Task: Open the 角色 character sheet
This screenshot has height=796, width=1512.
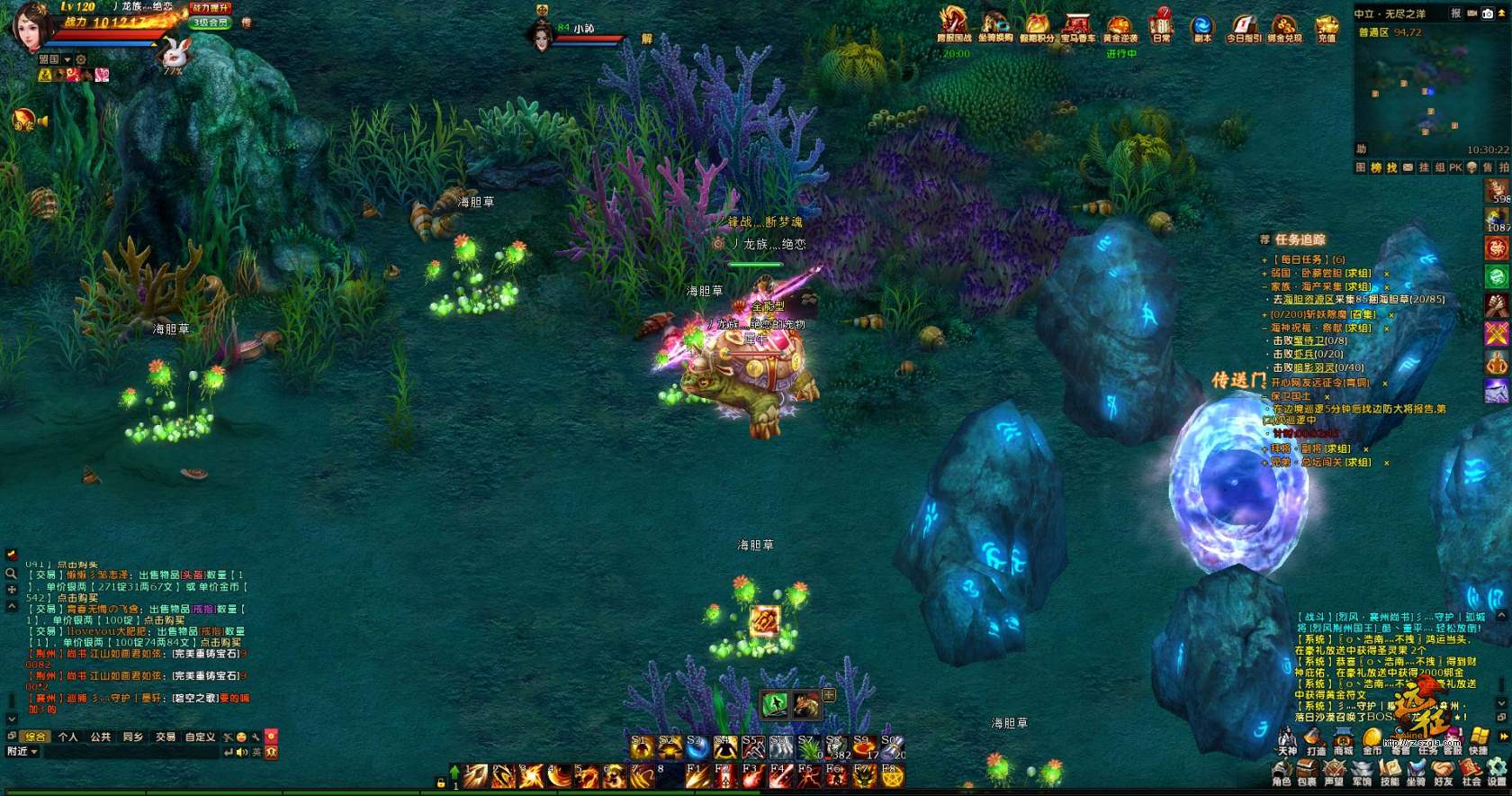Action: [1282, 771]
